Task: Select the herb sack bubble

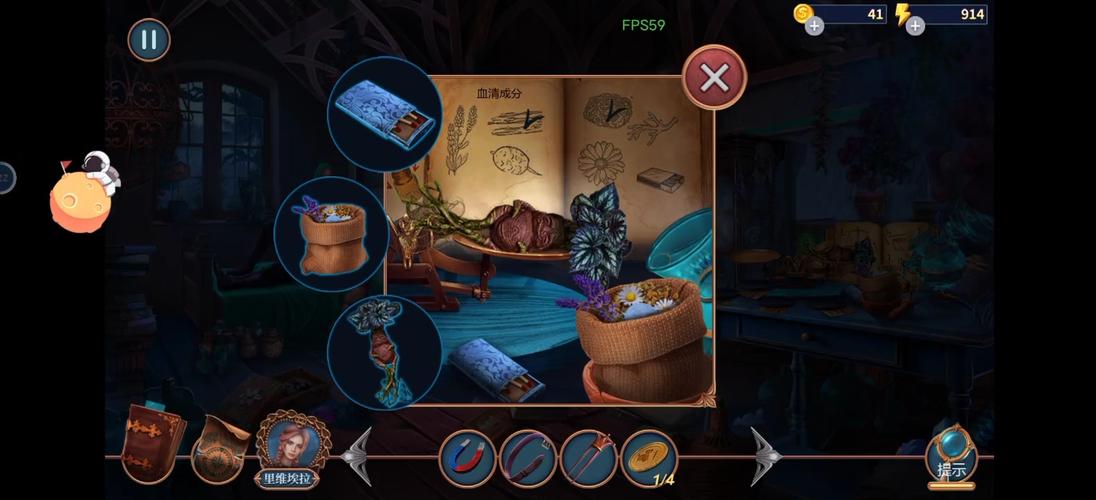Action: click(x=331, y=234)
